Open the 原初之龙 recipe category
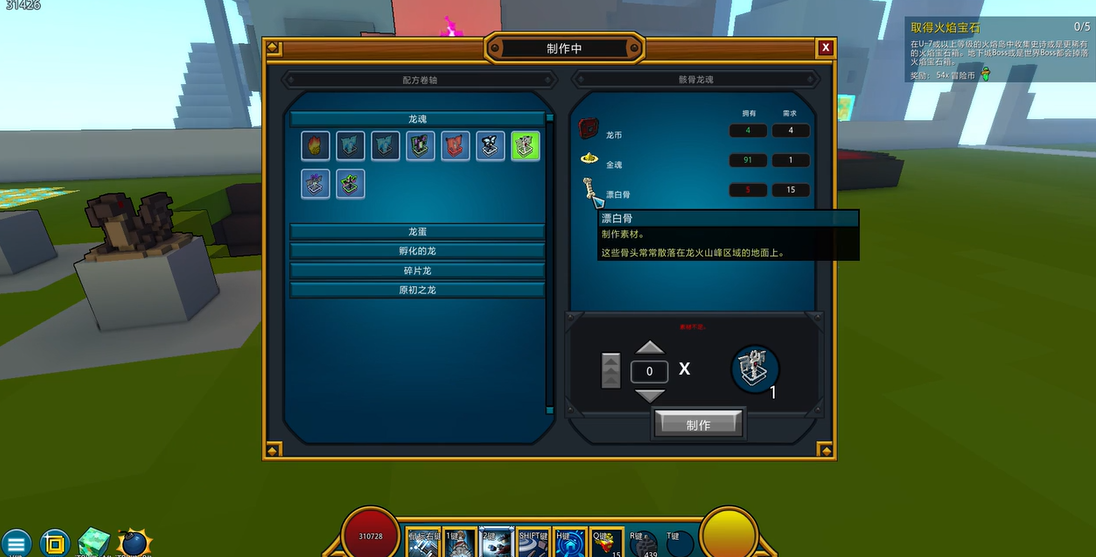 click(417, 290)
